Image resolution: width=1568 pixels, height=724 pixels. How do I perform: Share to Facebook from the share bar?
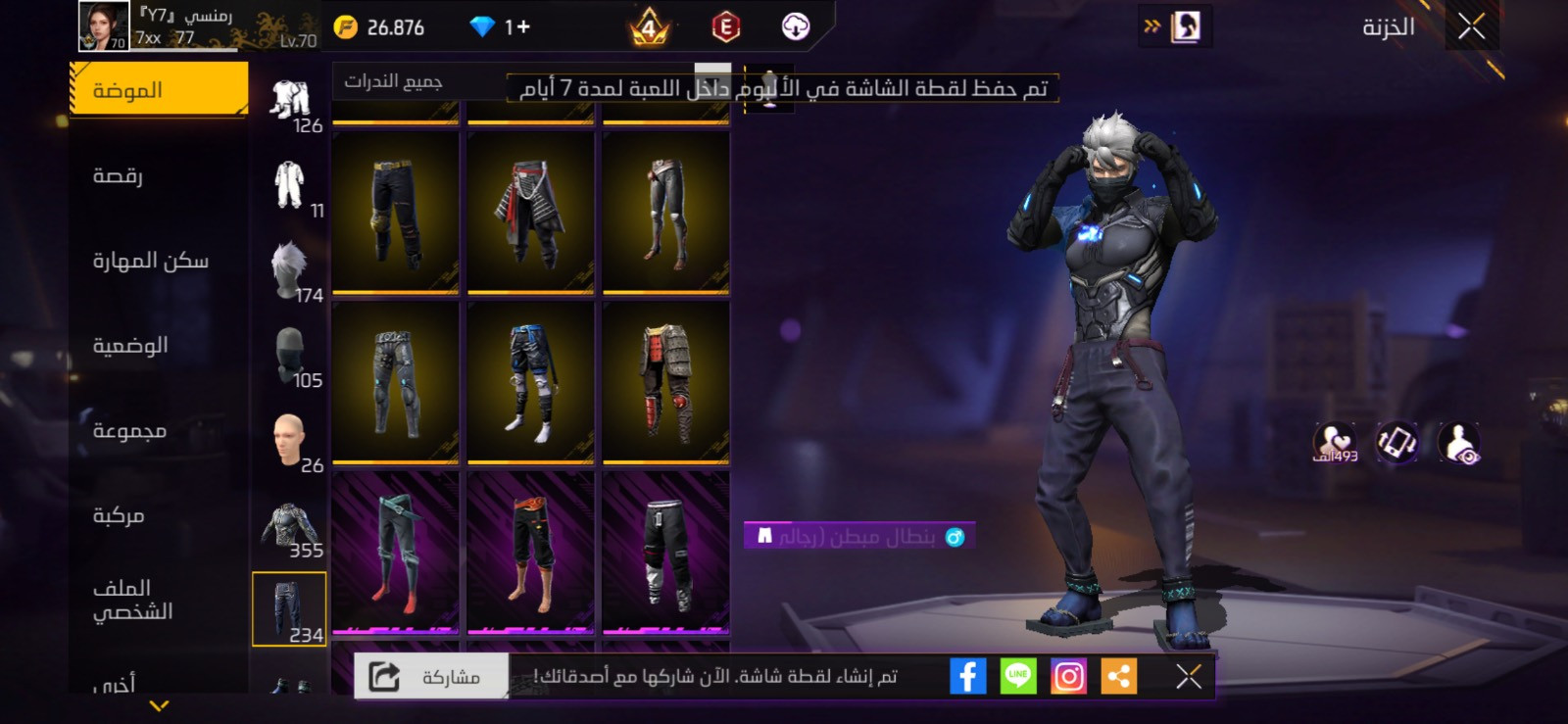[x=969, y=674]
